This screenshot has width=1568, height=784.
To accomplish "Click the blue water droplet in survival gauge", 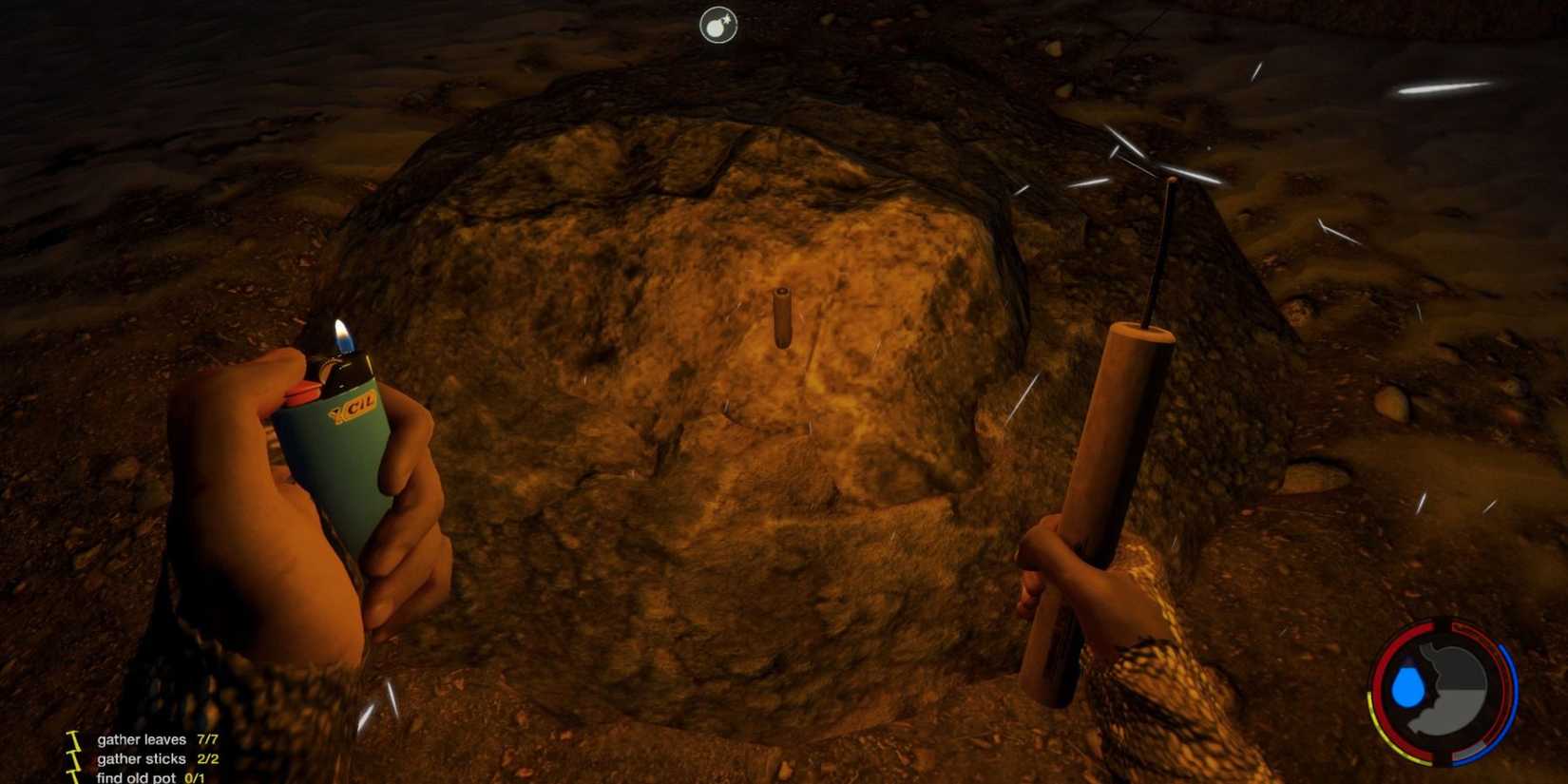I will pos(1409,685).
